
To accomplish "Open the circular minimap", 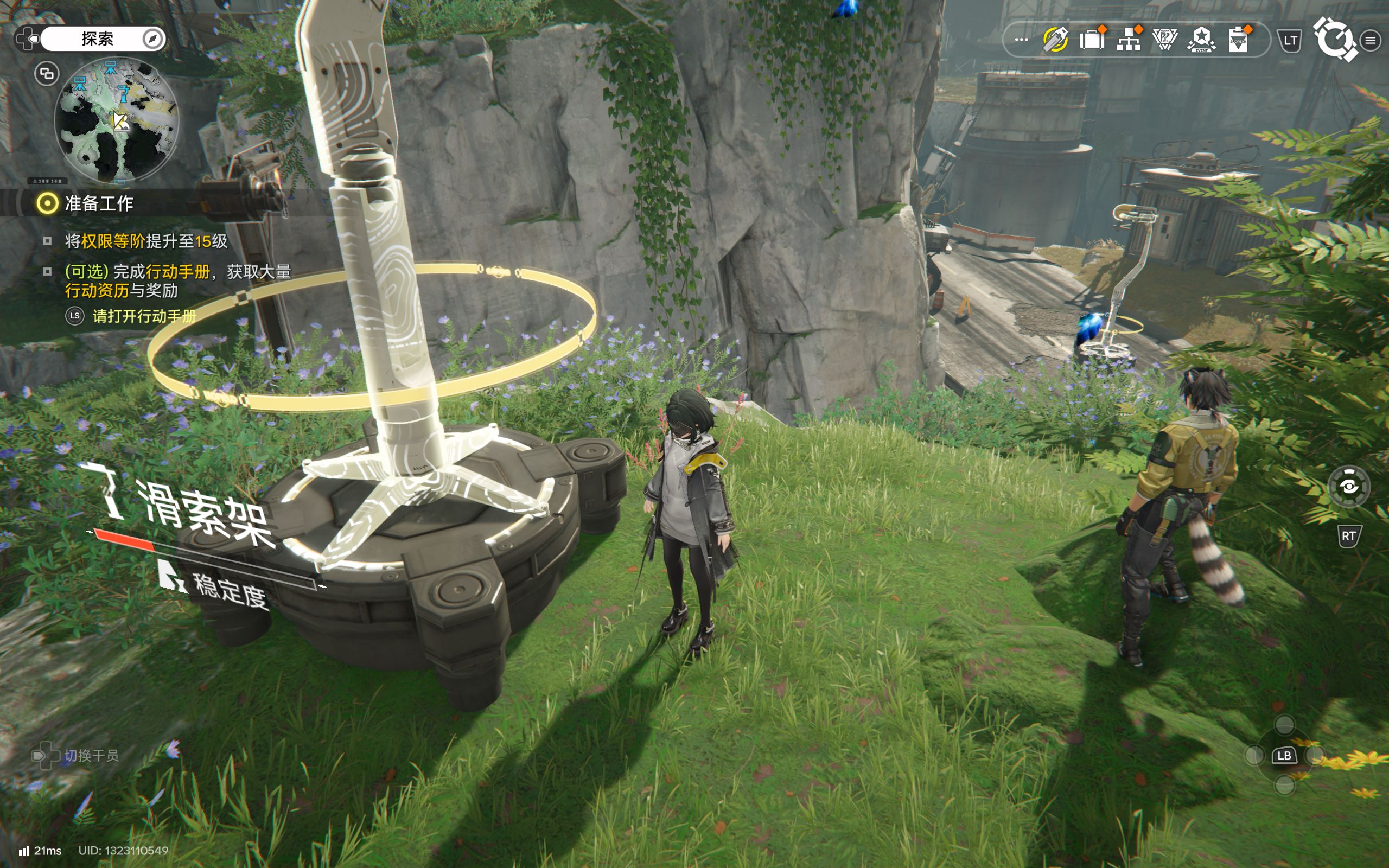I will coord(117,120).
